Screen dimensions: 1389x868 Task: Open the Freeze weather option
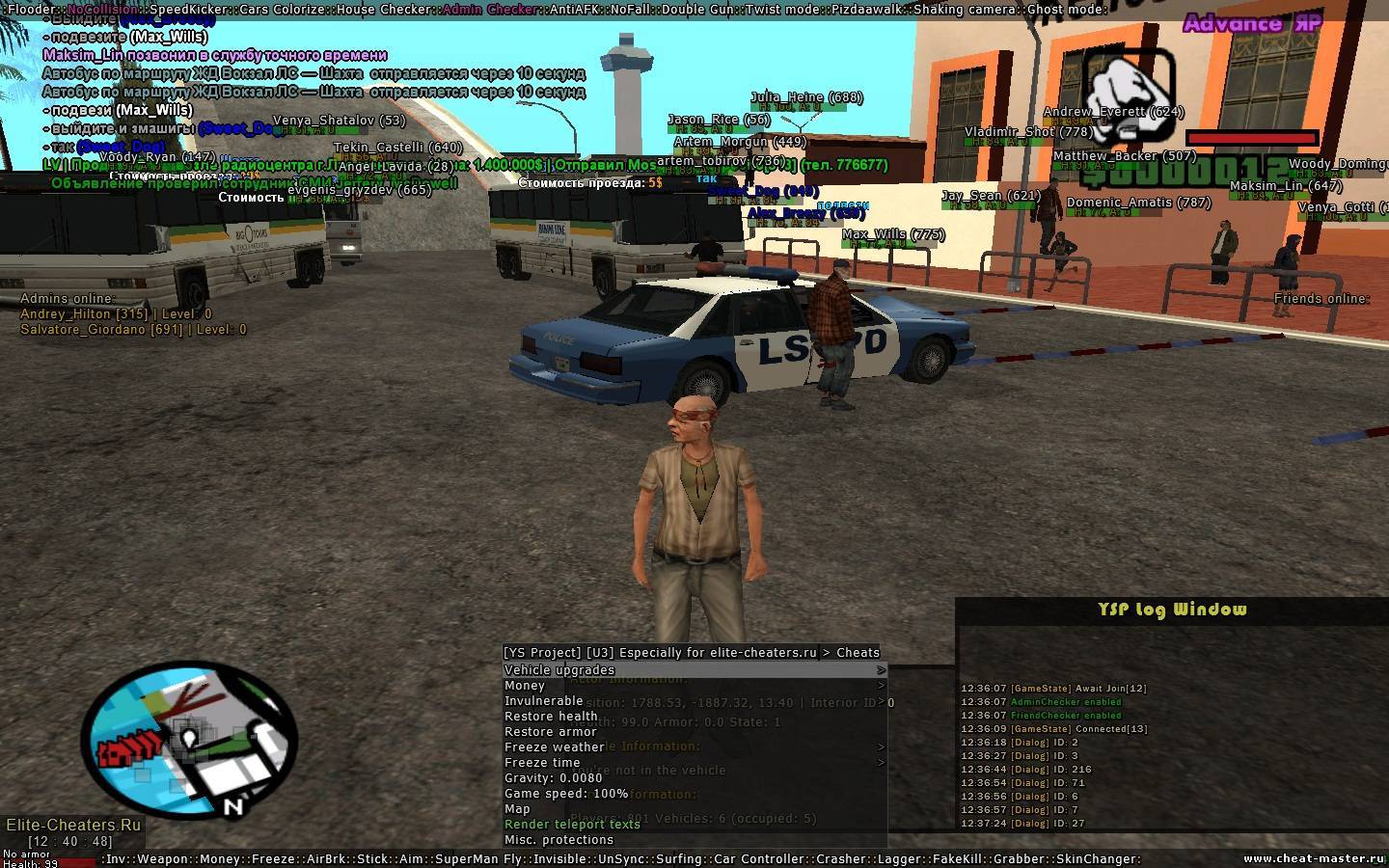click(554, 747)
